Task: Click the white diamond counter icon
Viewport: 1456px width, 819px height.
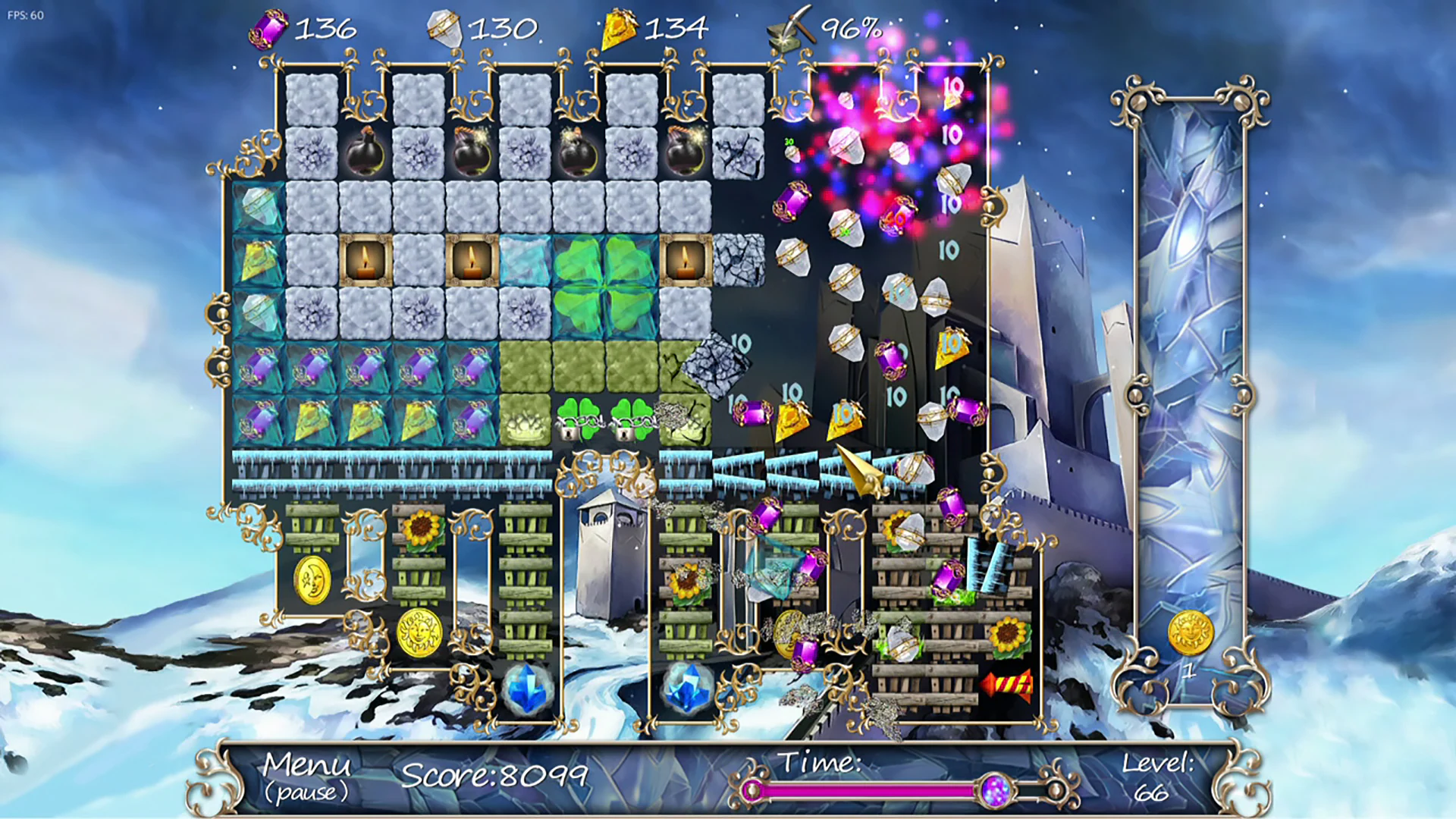Action: [x=444, y=27]
